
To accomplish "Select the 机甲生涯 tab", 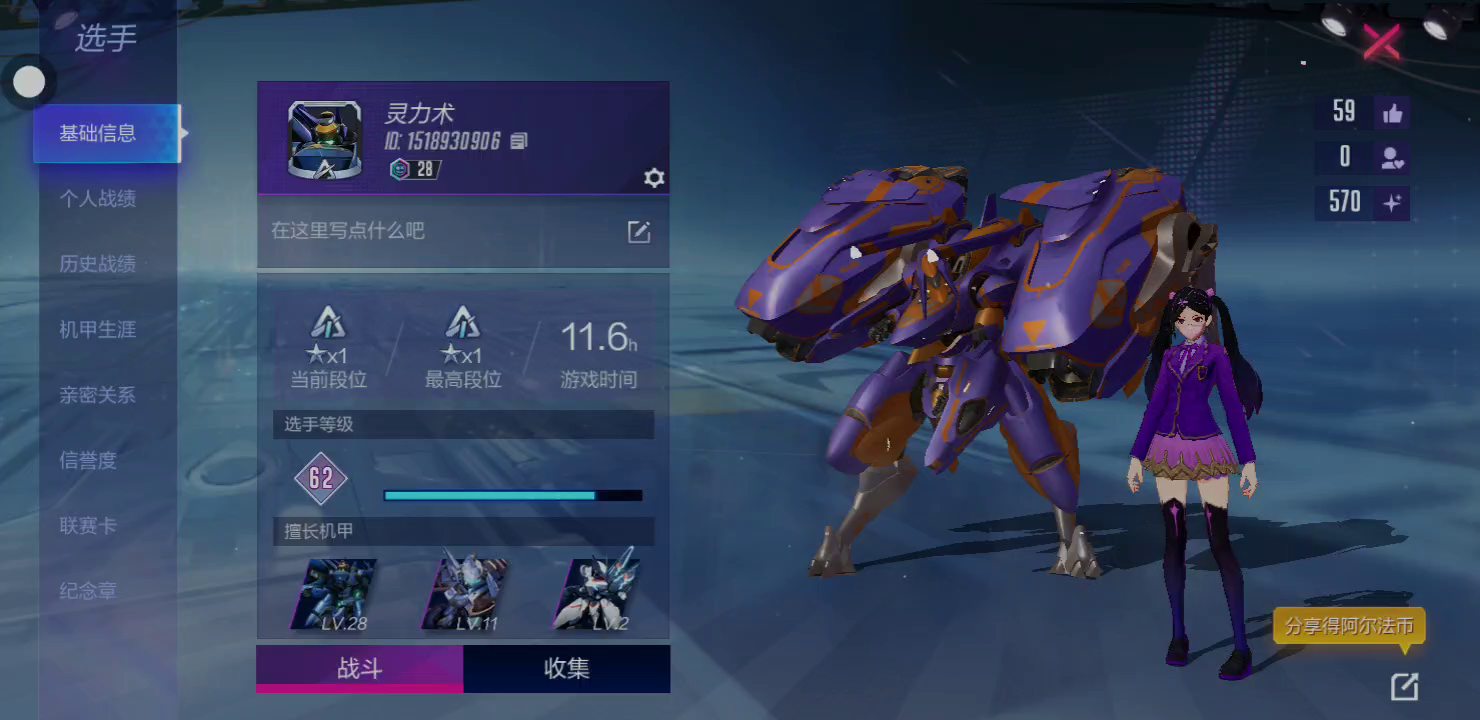I will pos(97,329).
